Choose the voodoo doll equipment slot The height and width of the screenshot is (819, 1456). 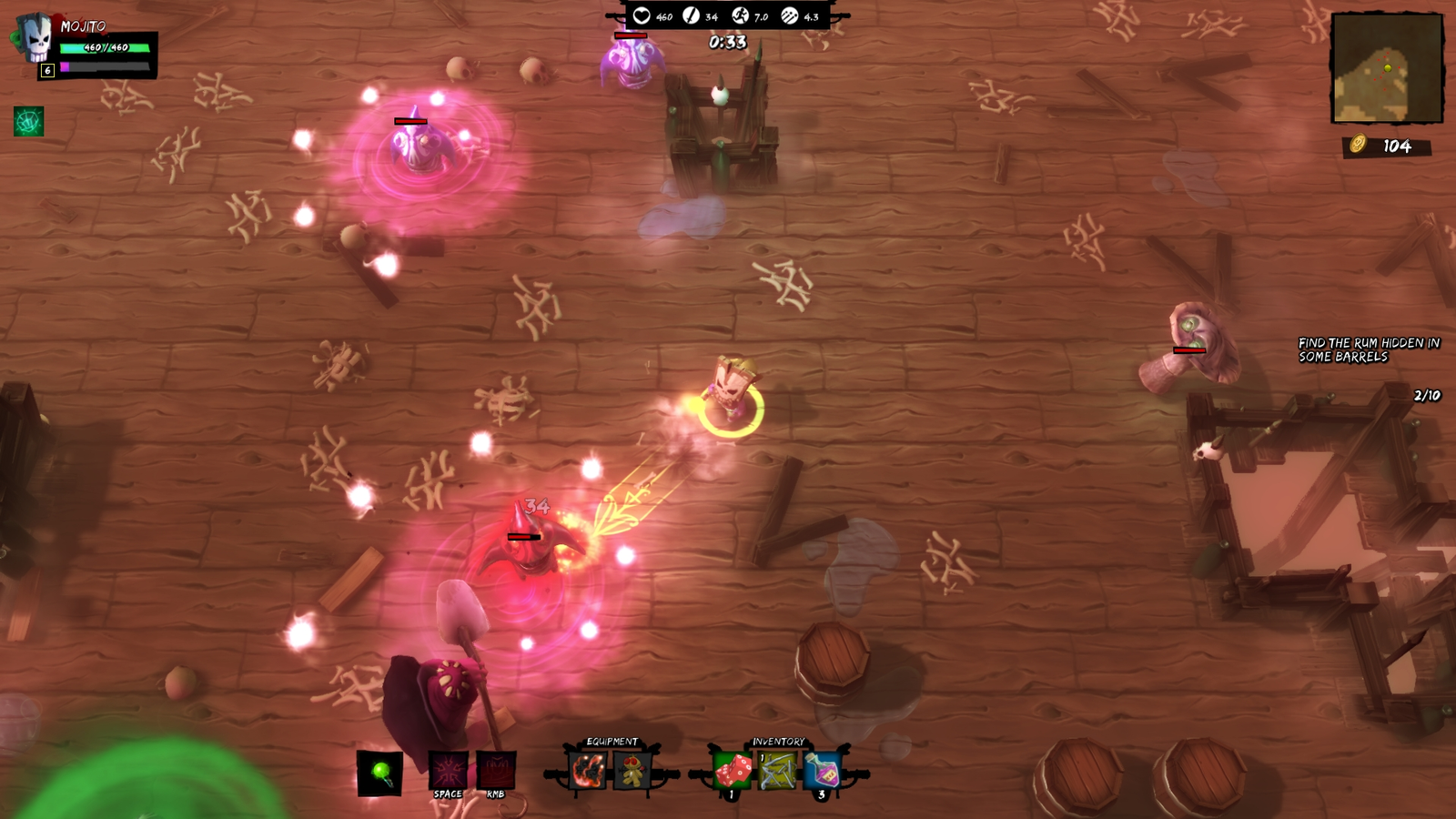point(632,771)
